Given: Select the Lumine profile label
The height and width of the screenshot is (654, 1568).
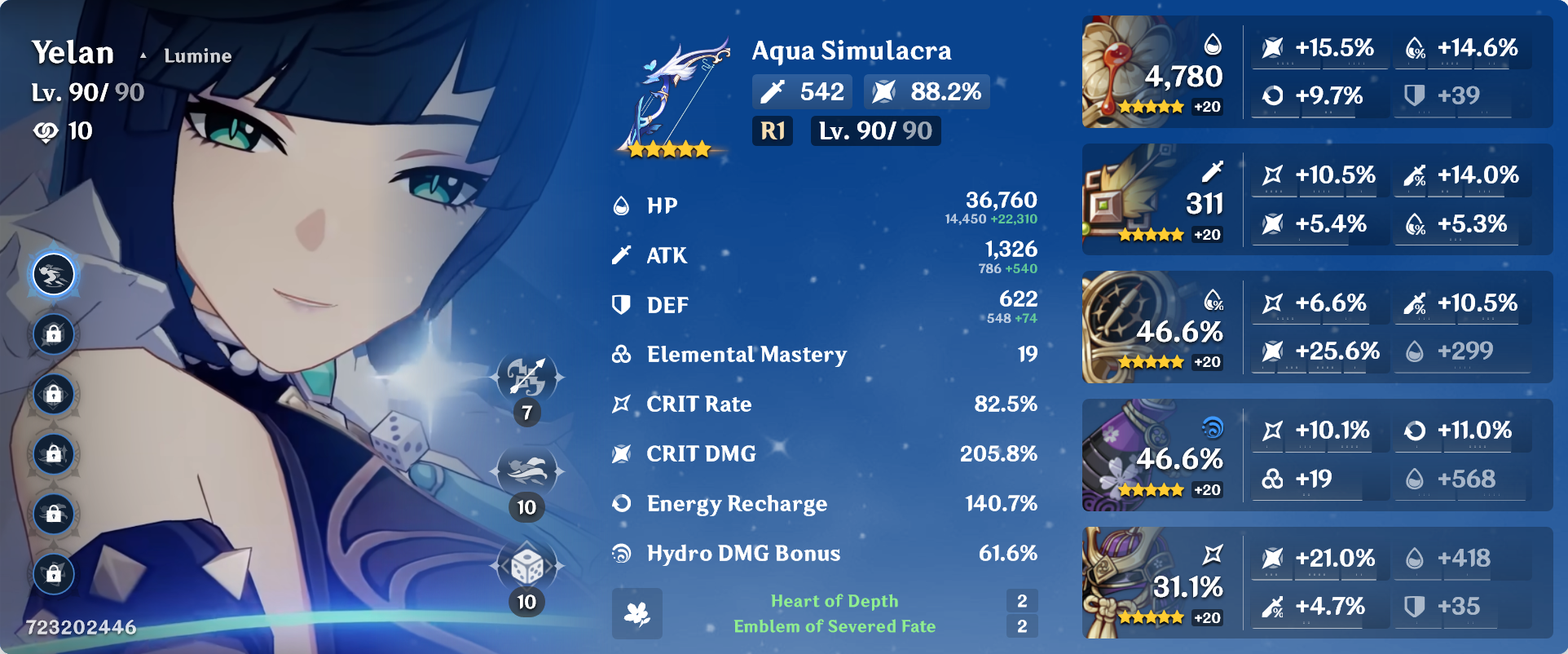Looking at the screenshot, I should point(196,55).
